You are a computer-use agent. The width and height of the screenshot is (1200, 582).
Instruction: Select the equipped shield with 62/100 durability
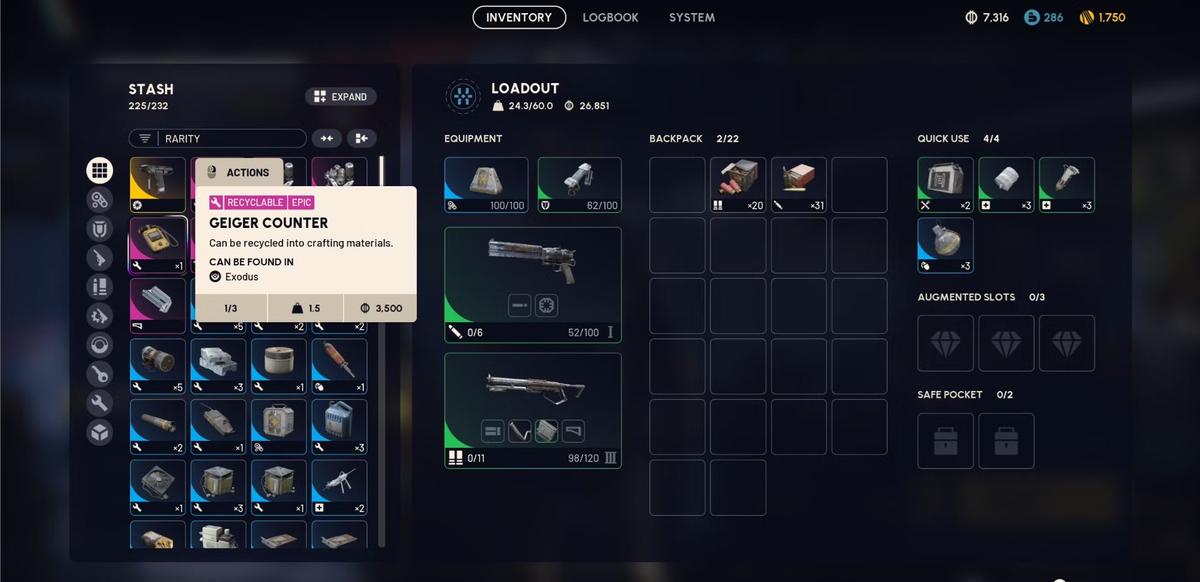click(579, 185)
